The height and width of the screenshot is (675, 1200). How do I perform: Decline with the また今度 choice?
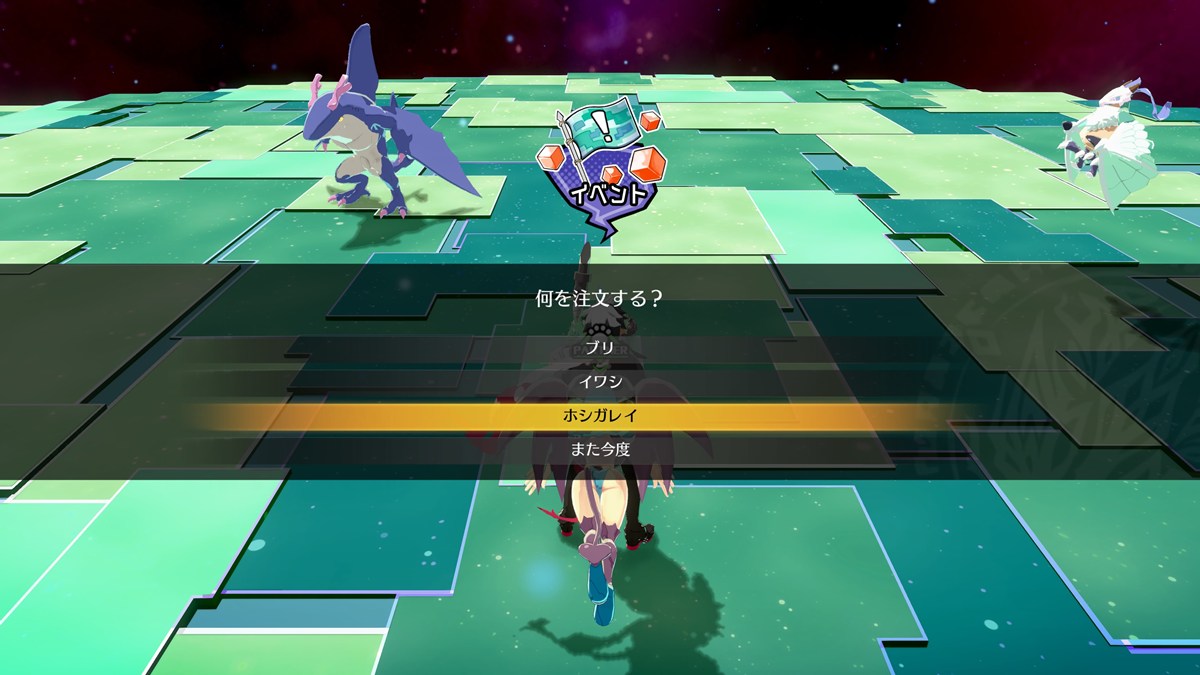[x=600, y=449]
